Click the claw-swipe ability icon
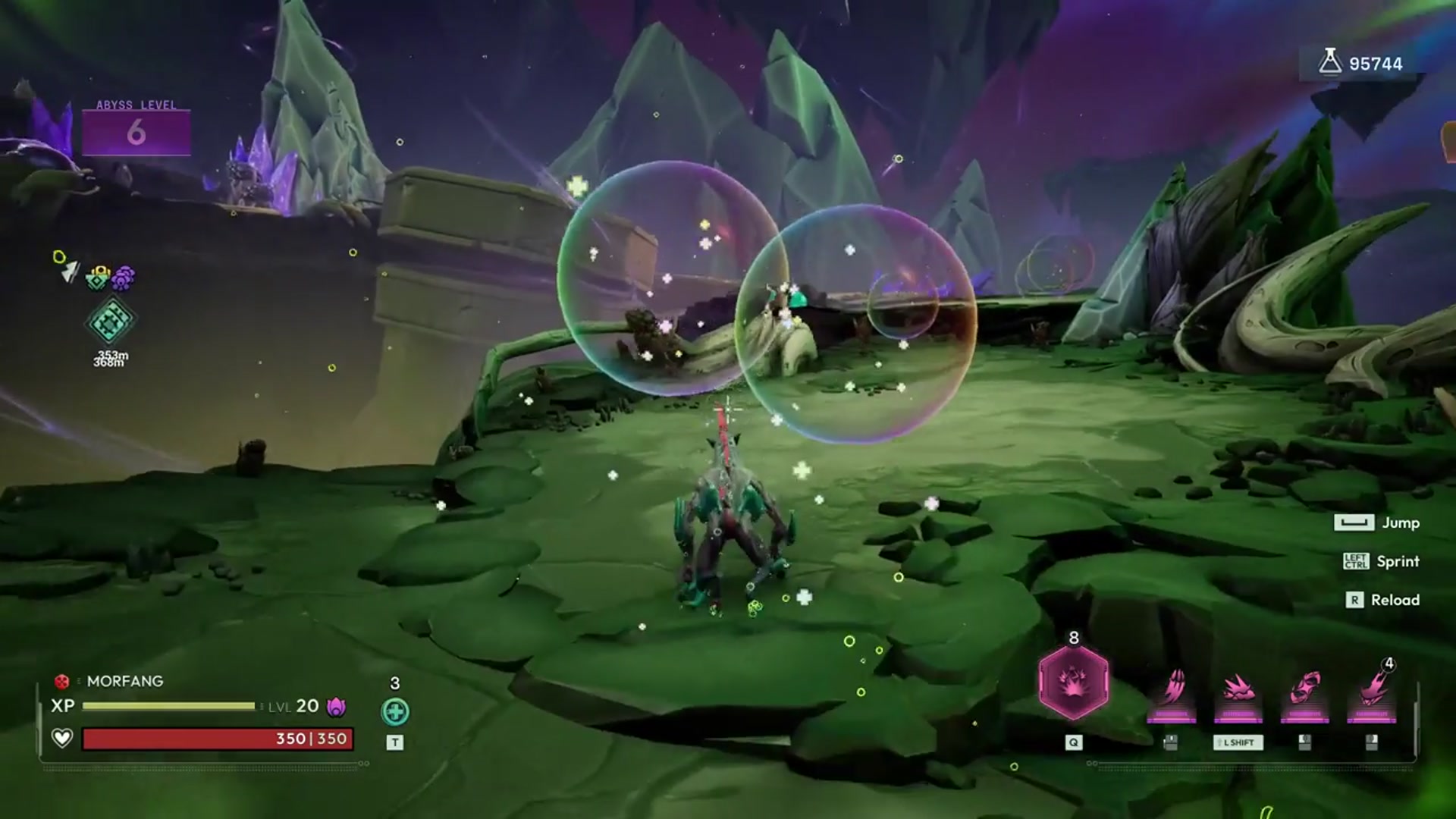This screenshot has height=819, width=1456. (x=1175, y=686)
